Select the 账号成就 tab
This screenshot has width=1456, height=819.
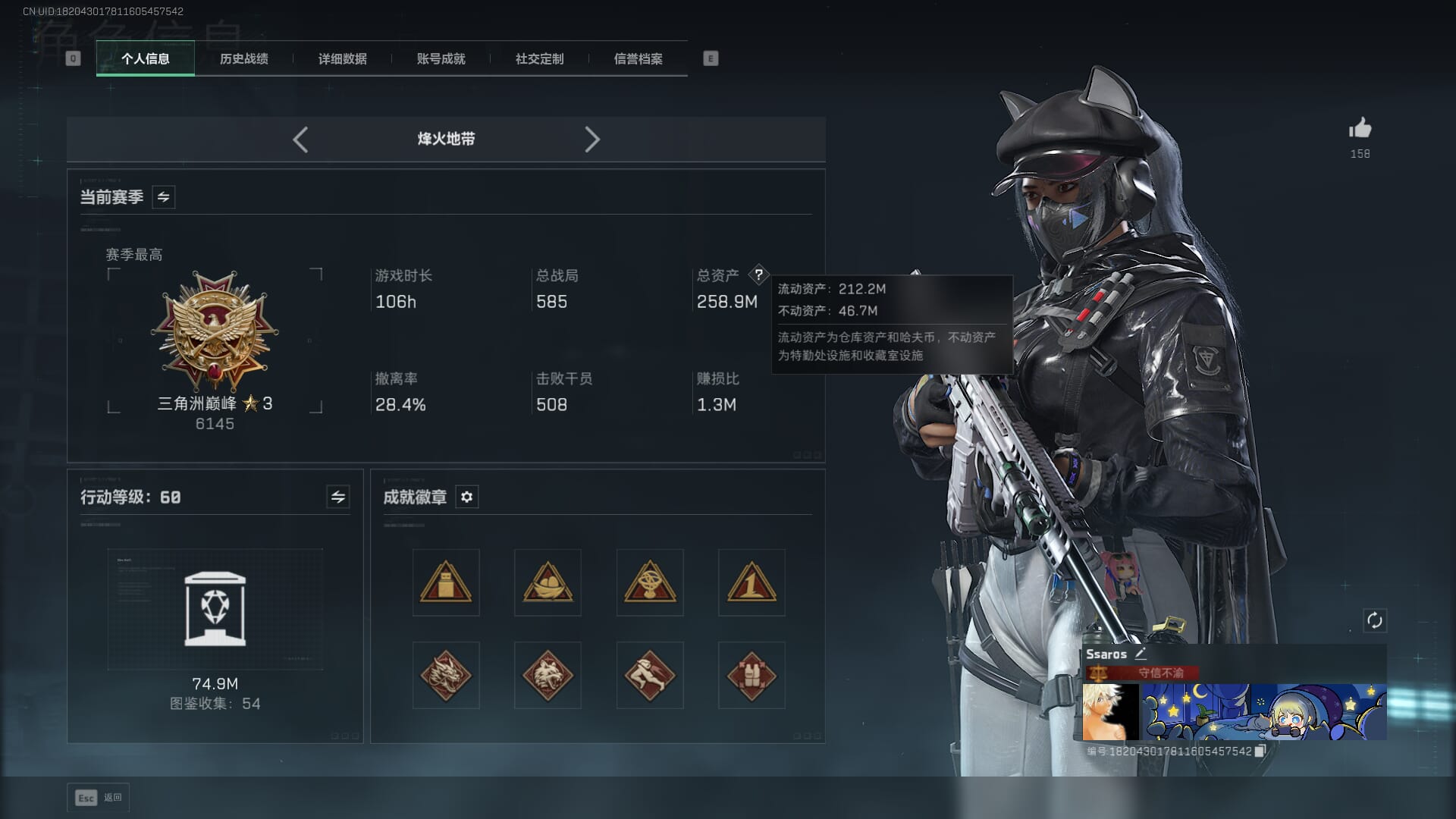click(441, 59)
